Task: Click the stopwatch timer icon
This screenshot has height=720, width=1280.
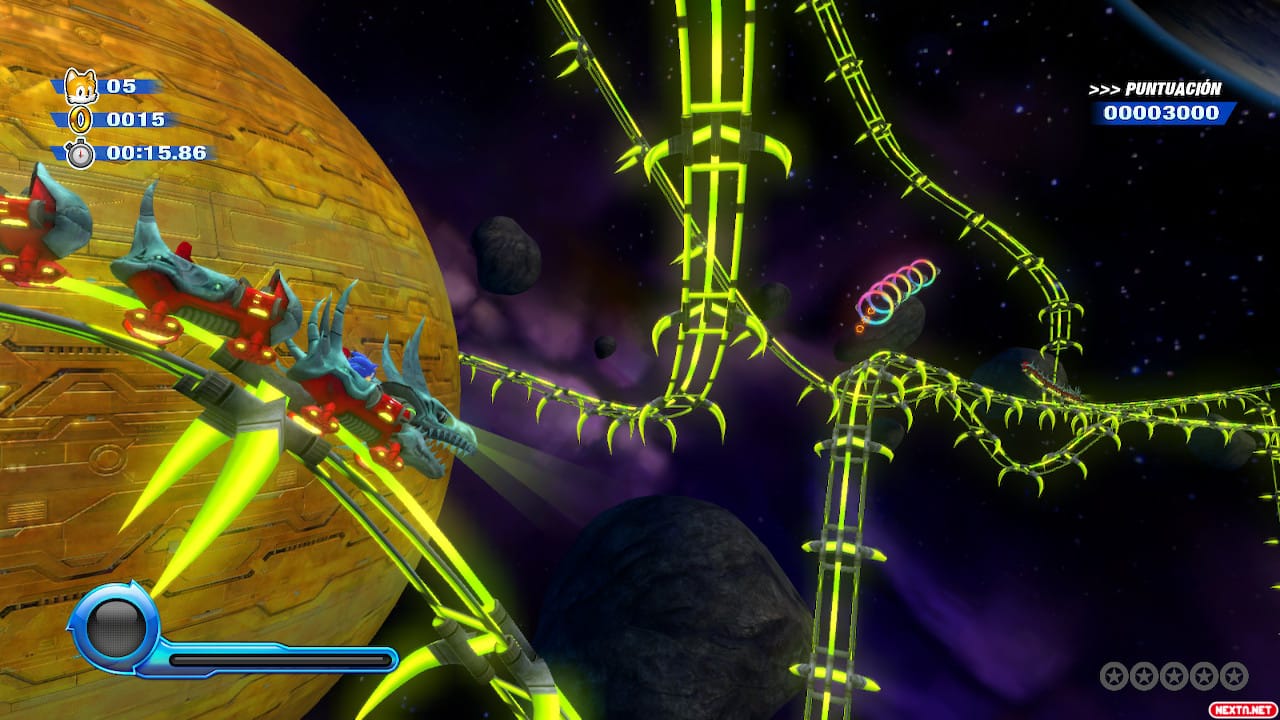Action: click(x=80, y=153)
